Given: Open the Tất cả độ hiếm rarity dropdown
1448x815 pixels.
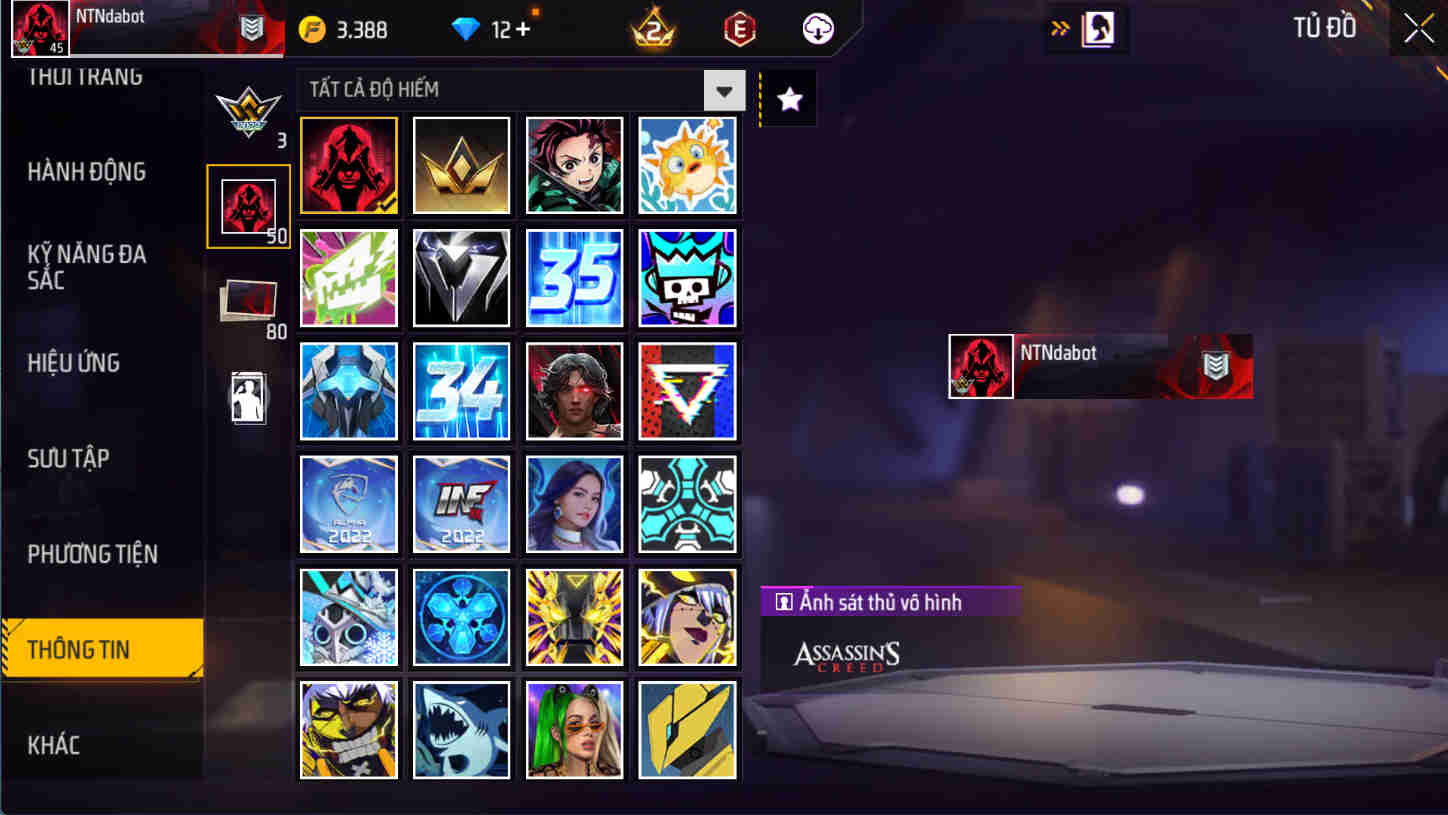Looking at the screenshot, I should pyautogui.click(x=516, y=90).
